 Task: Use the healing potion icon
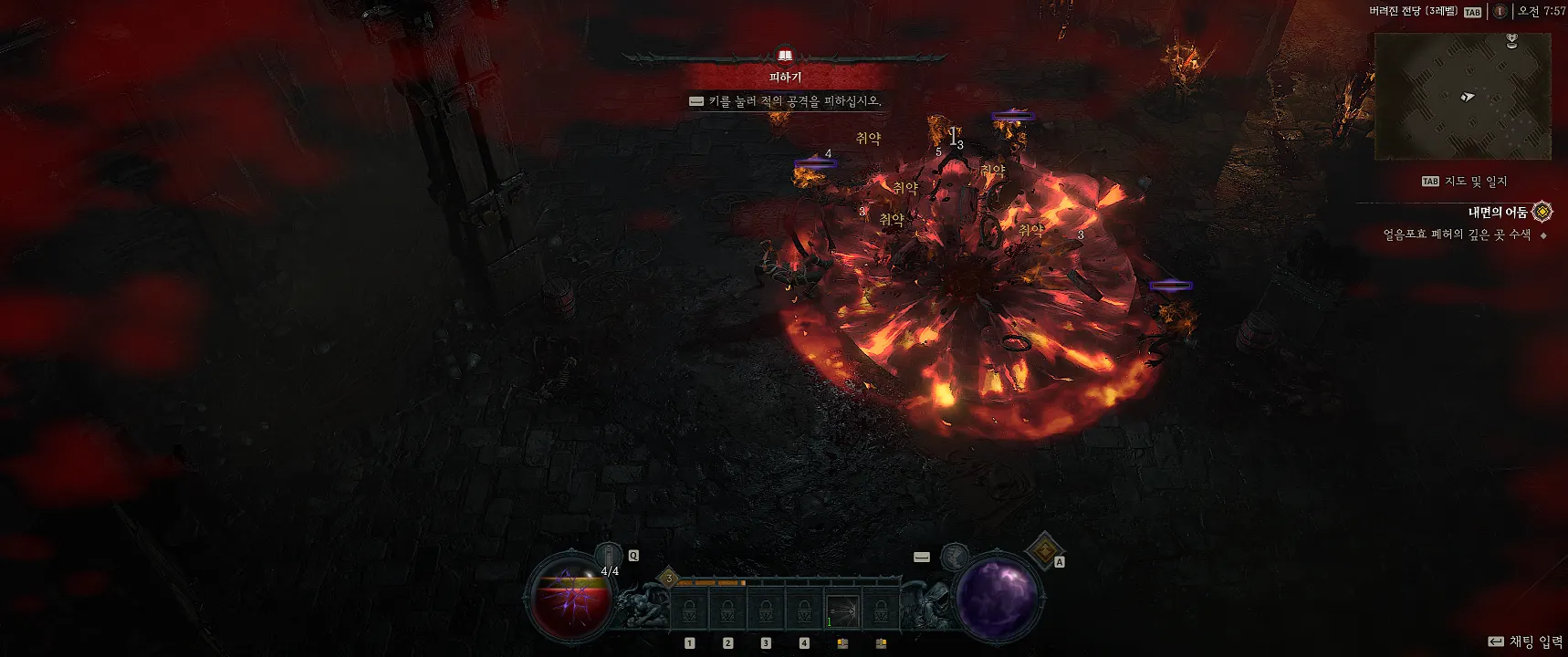(x=609, y=555)
